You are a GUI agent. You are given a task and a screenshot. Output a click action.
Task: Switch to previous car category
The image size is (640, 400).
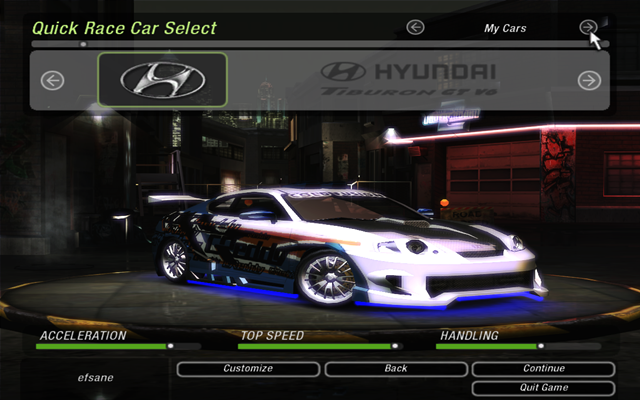coord(416,28)
